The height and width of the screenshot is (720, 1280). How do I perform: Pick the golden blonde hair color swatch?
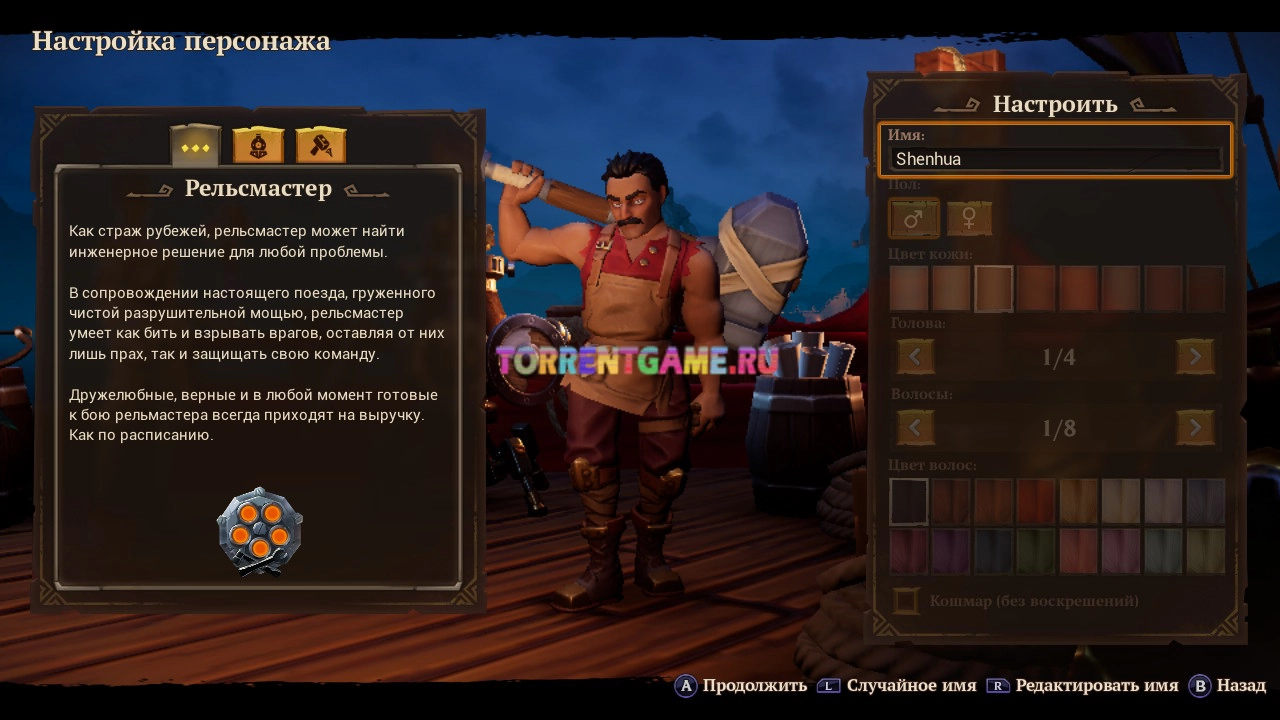tap(1078, 501)
